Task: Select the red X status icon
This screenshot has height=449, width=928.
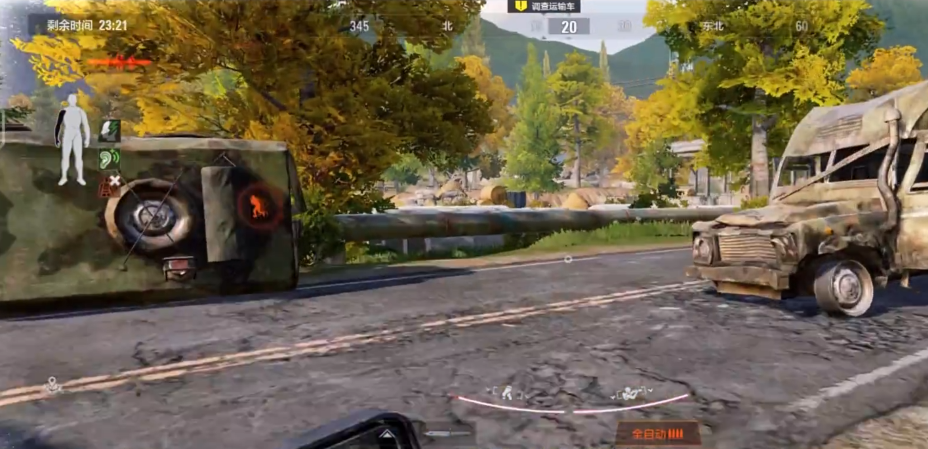Action: [109, 185]
